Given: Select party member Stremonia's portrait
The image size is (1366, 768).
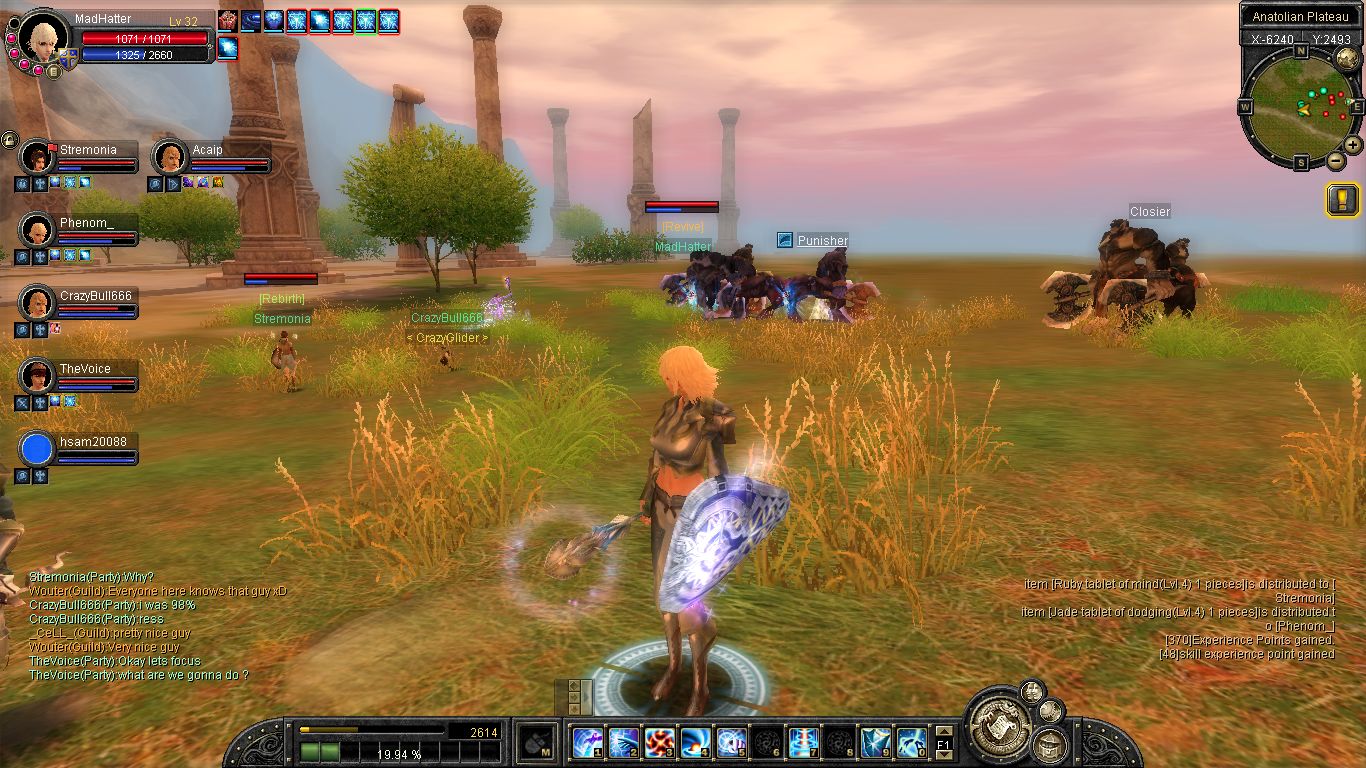Looking at the screenshot, I should (x=37, y=157).
